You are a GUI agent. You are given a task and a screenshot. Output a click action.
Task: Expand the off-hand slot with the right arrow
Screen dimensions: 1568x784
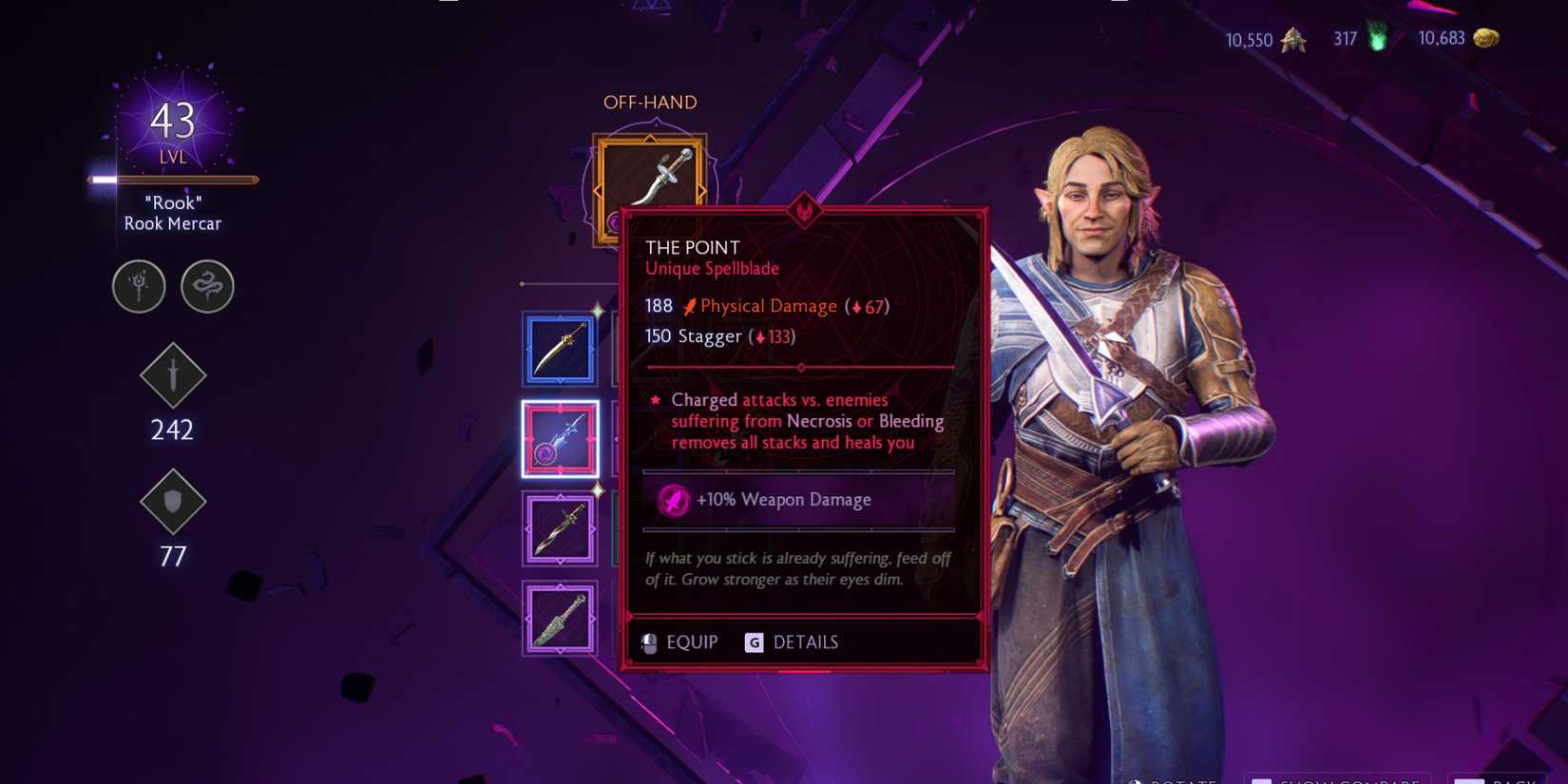(x=702, y=188)
